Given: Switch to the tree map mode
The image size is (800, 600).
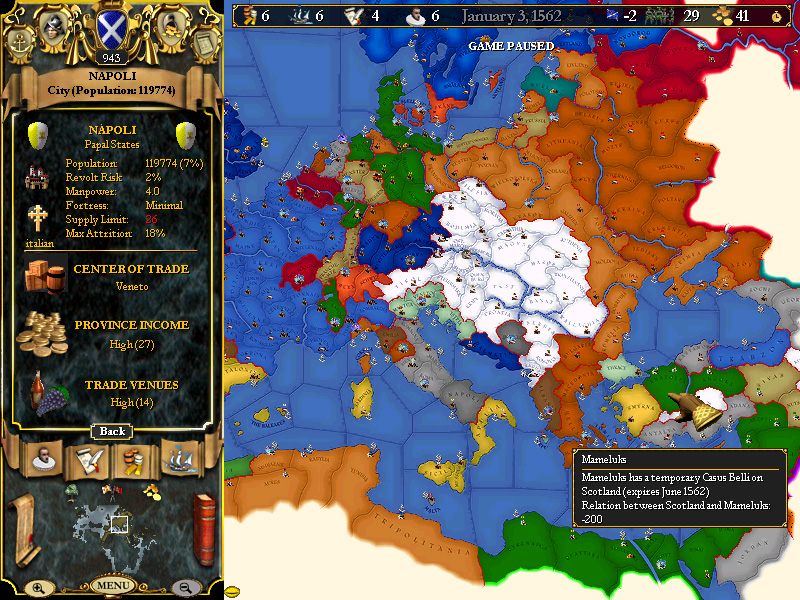Looking at the screenshot, I should tap(72, 490).
